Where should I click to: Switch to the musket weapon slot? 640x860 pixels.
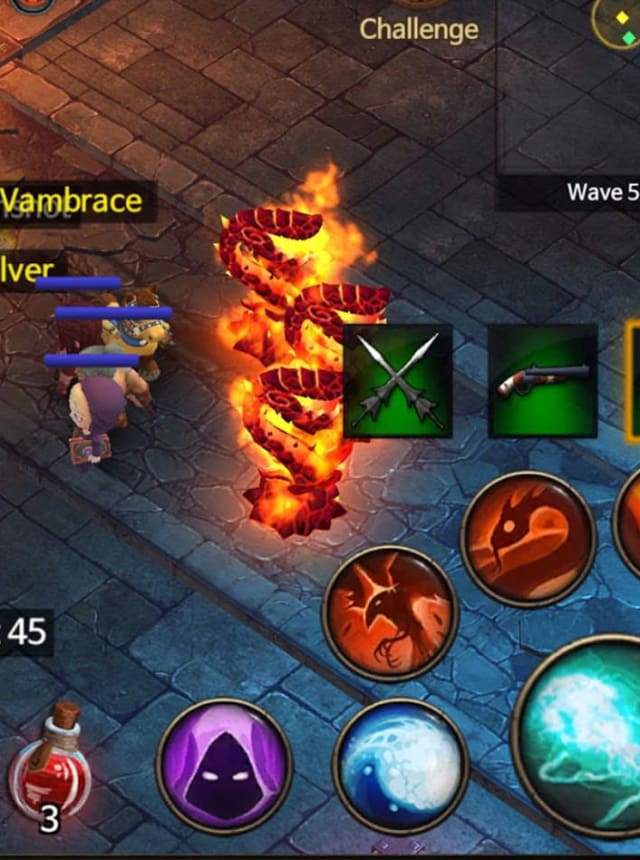point(542,381)
